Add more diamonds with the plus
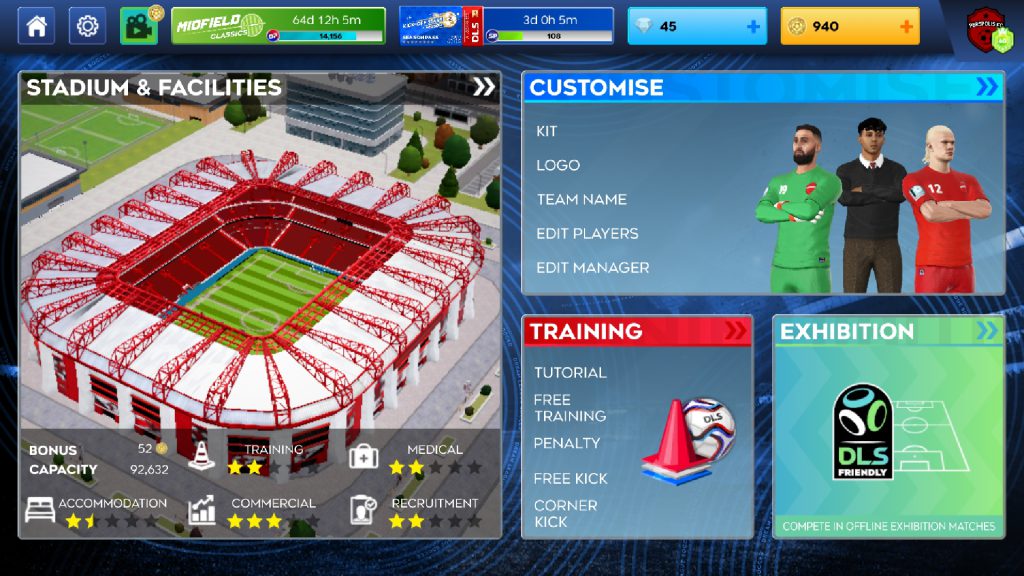This screenshot has height=576, width=1024. coord(753,26)
